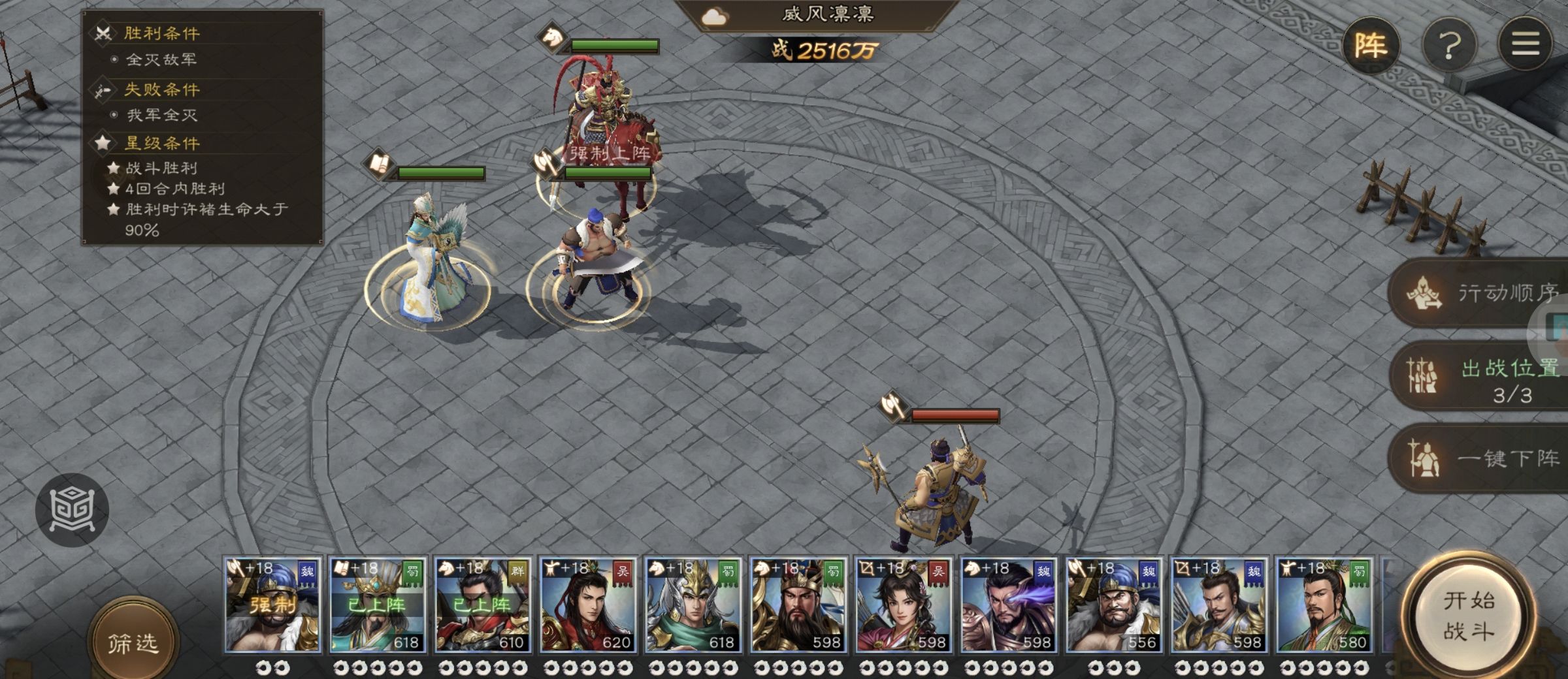Pick the bearded level 598 Shu hero card

point(798,605)
